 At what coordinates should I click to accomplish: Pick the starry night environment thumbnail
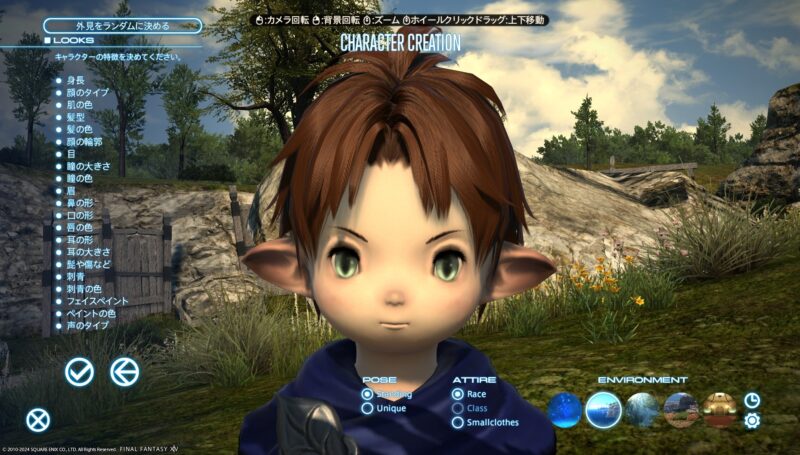[x=565, y=409]
